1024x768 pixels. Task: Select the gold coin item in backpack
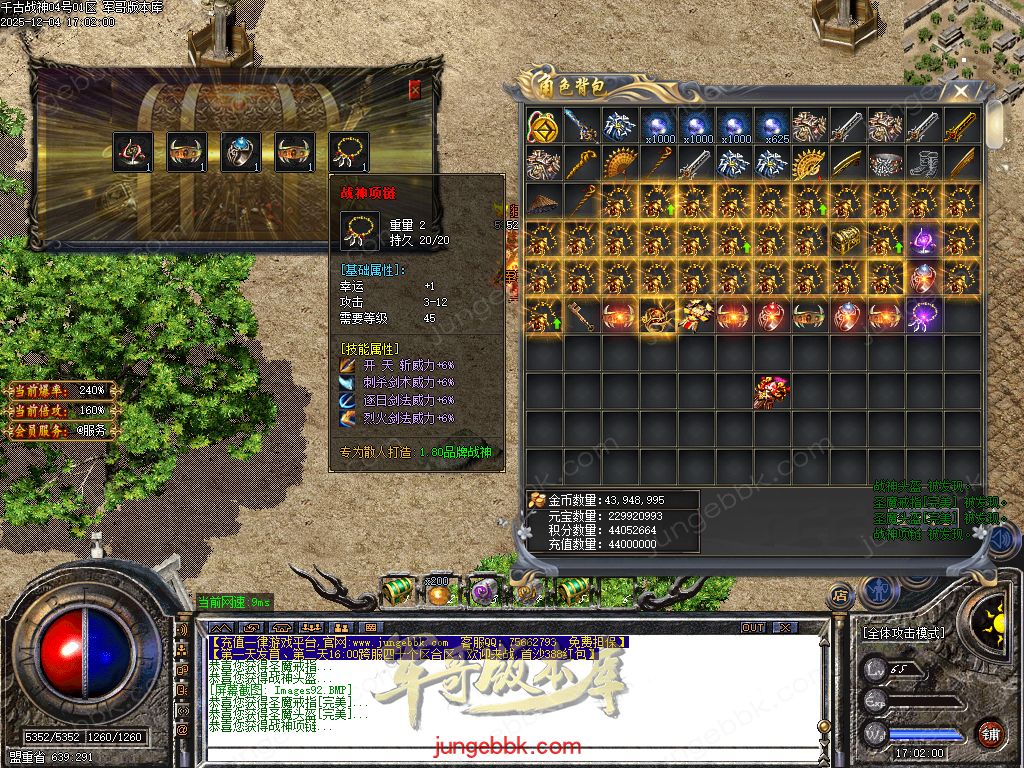pyautogui.click(x=543, y=125)
